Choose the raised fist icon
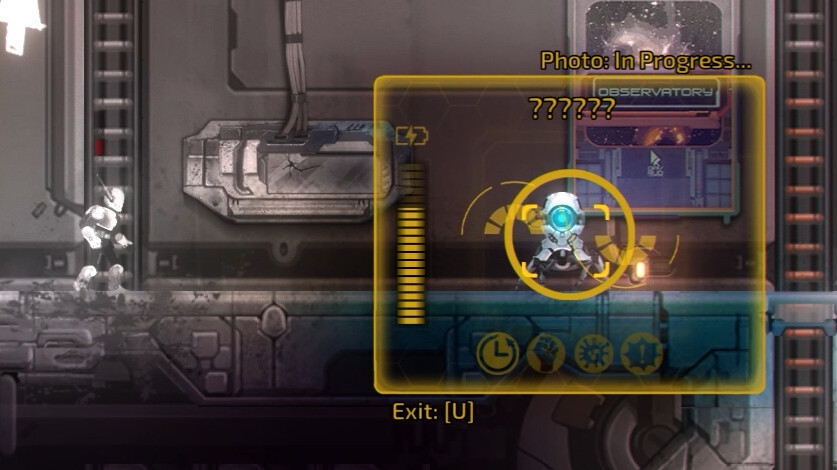The width and height of the screenshot is (837, 470). pos(545,353)
